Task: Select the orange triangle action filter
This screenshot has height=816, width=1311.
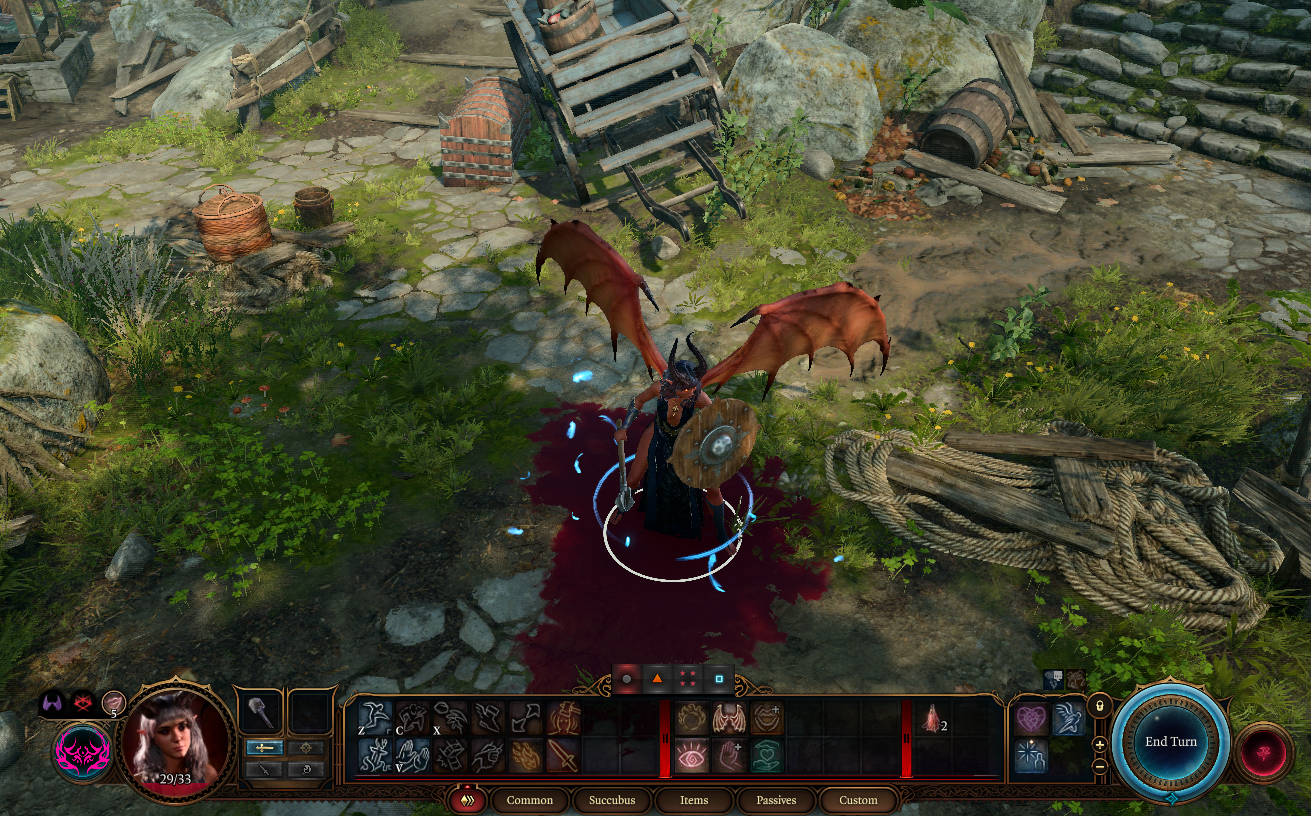Action: (x=658, y=679)
